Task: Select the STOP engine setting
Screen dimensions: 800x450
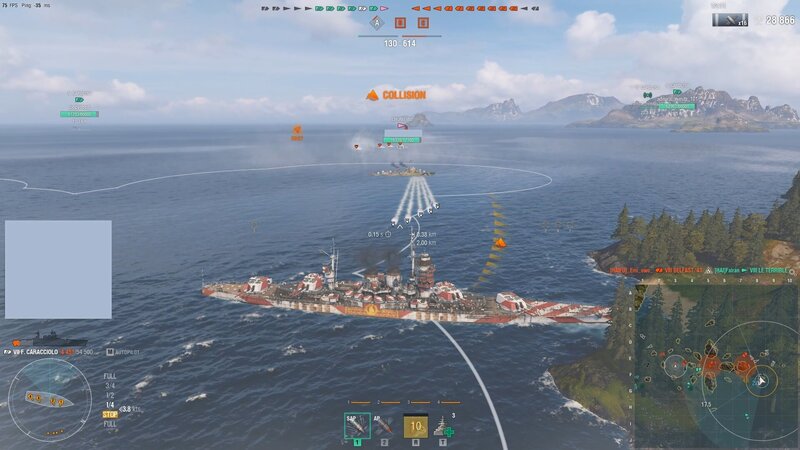Action: (x=110, y=412)
